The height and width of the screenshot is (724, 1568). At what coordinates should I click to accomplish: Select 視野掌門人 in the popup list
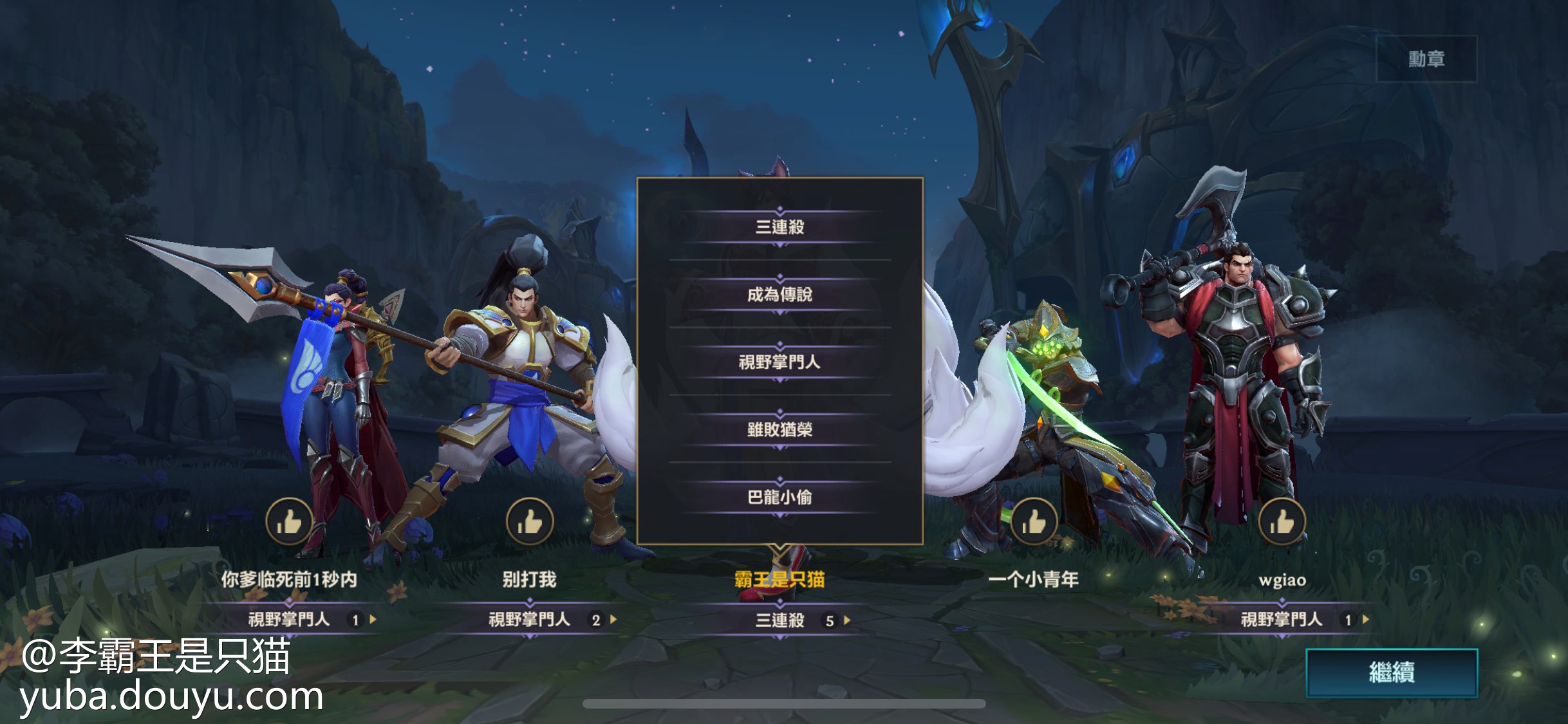coord(779,362)
